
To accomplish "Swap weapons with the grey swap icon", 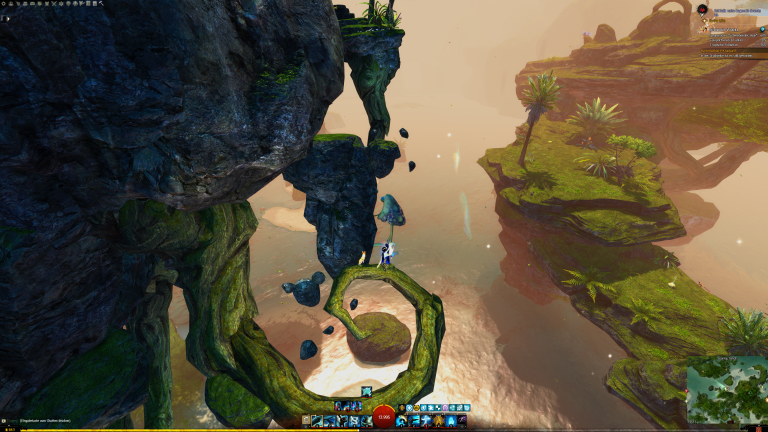I will pyautogui.click(x=305, y=421).
